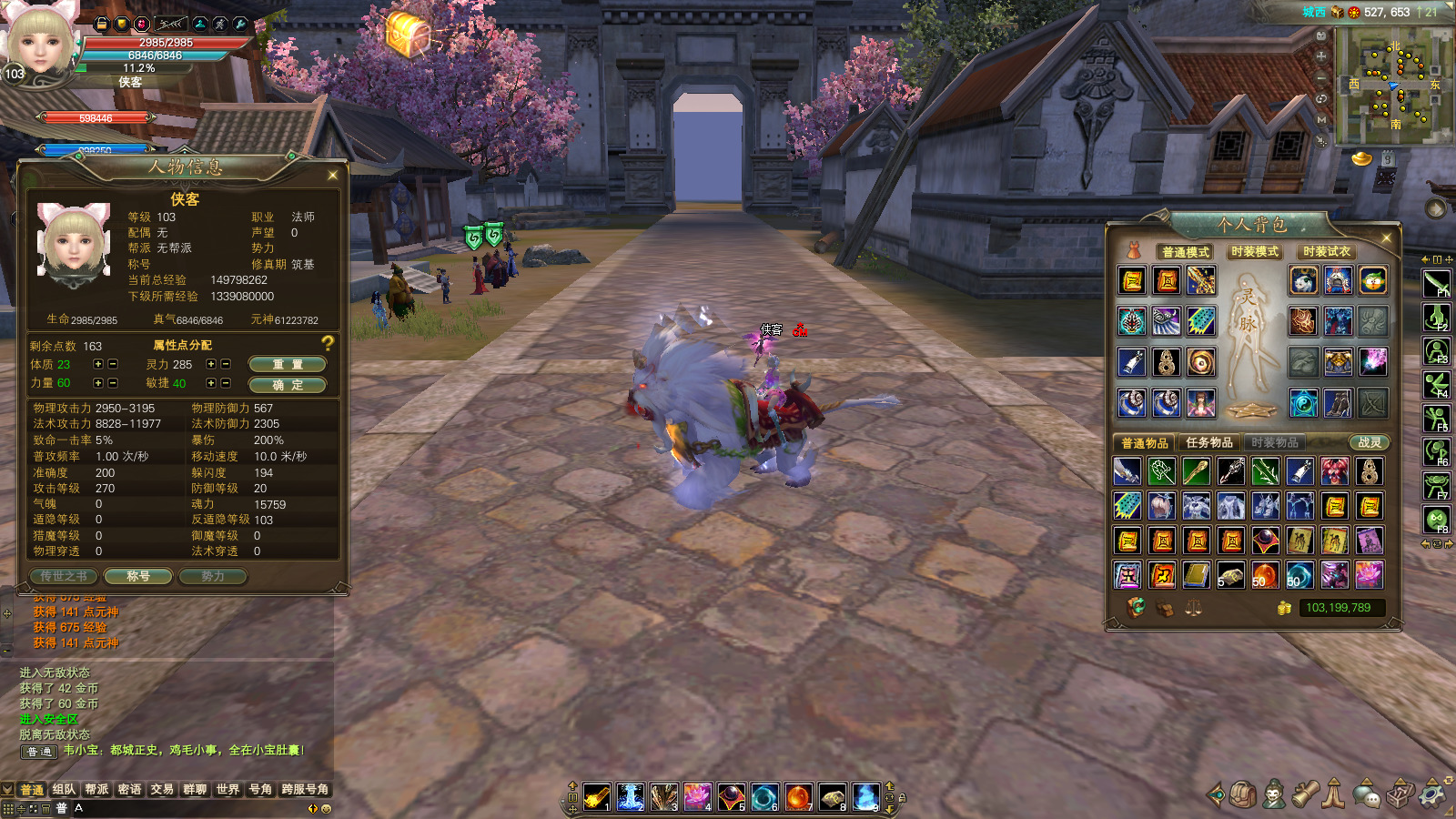Open the 势力 faction button
Image resolution: width=1456 pixels, height=819 pixels.
(x=213, y=576)
